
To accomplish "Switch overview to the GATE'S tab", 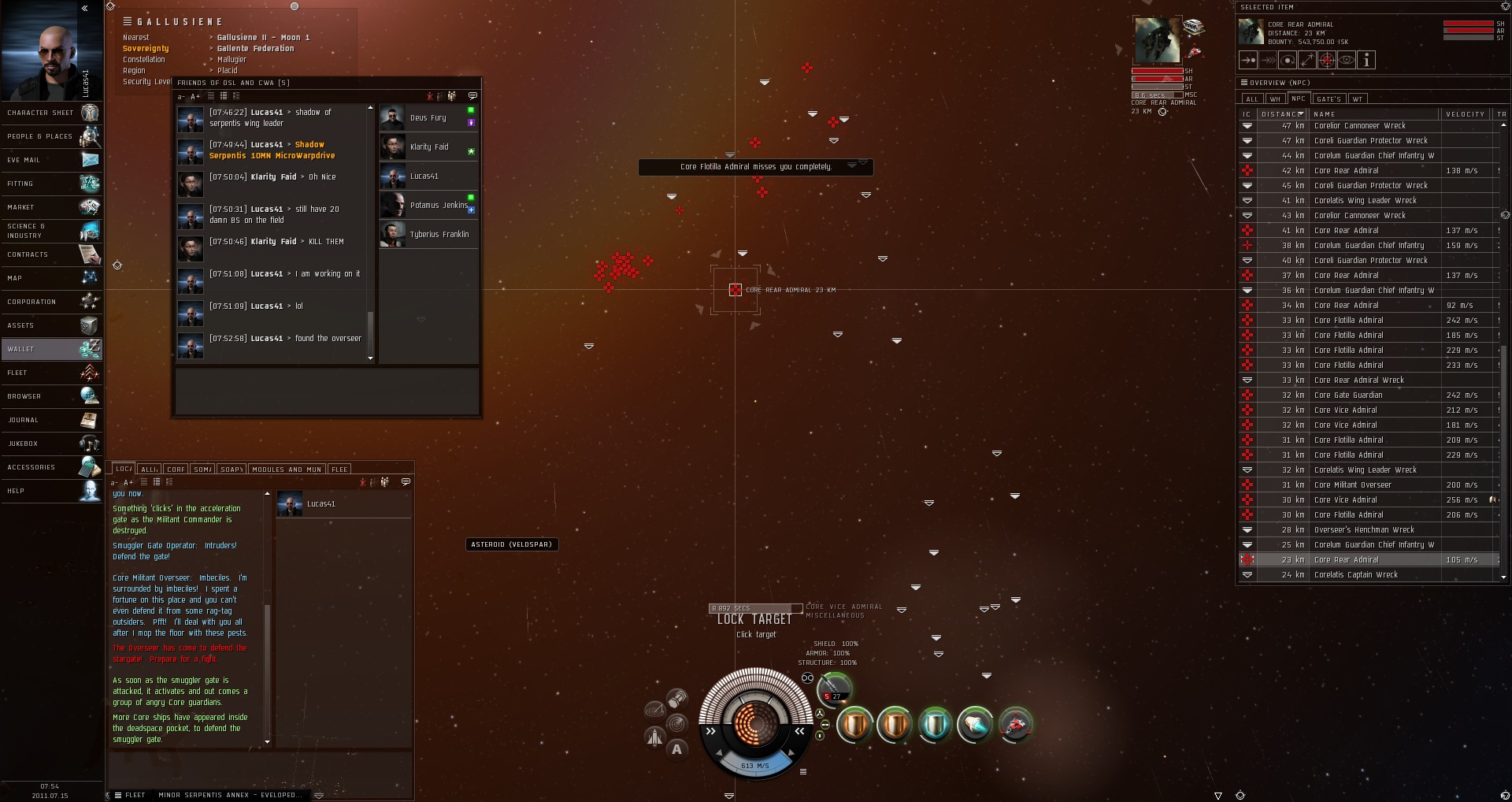I will pos(1329,99).
